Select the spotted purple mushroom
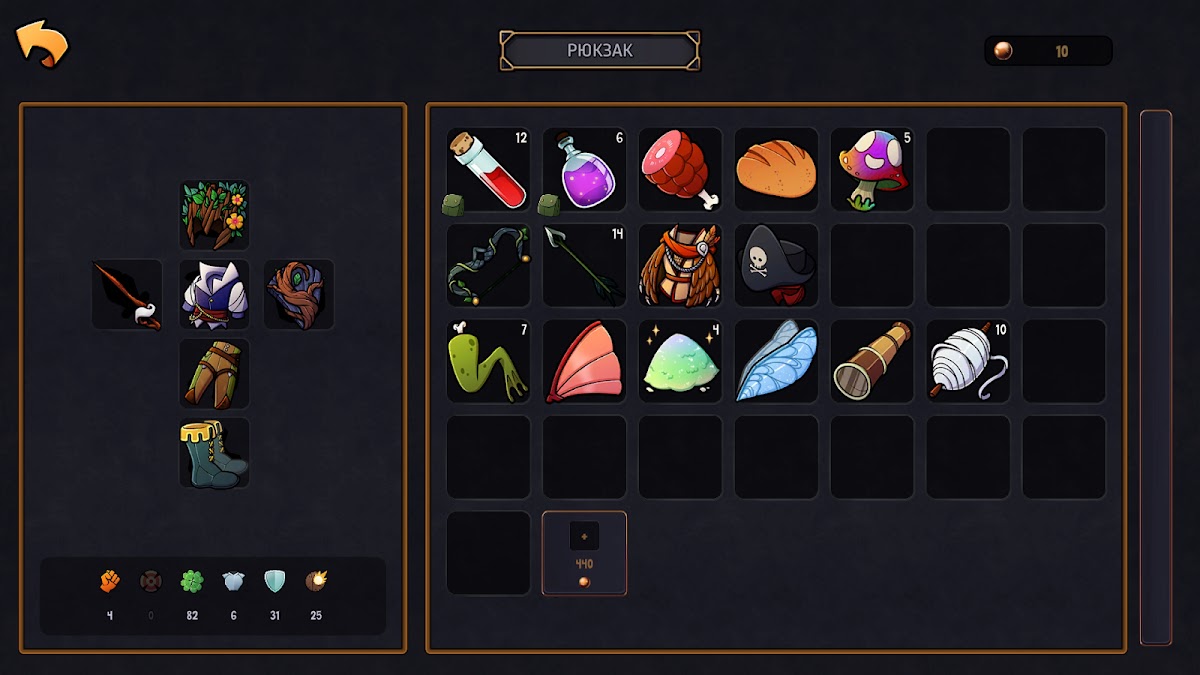 pos(872,169)
